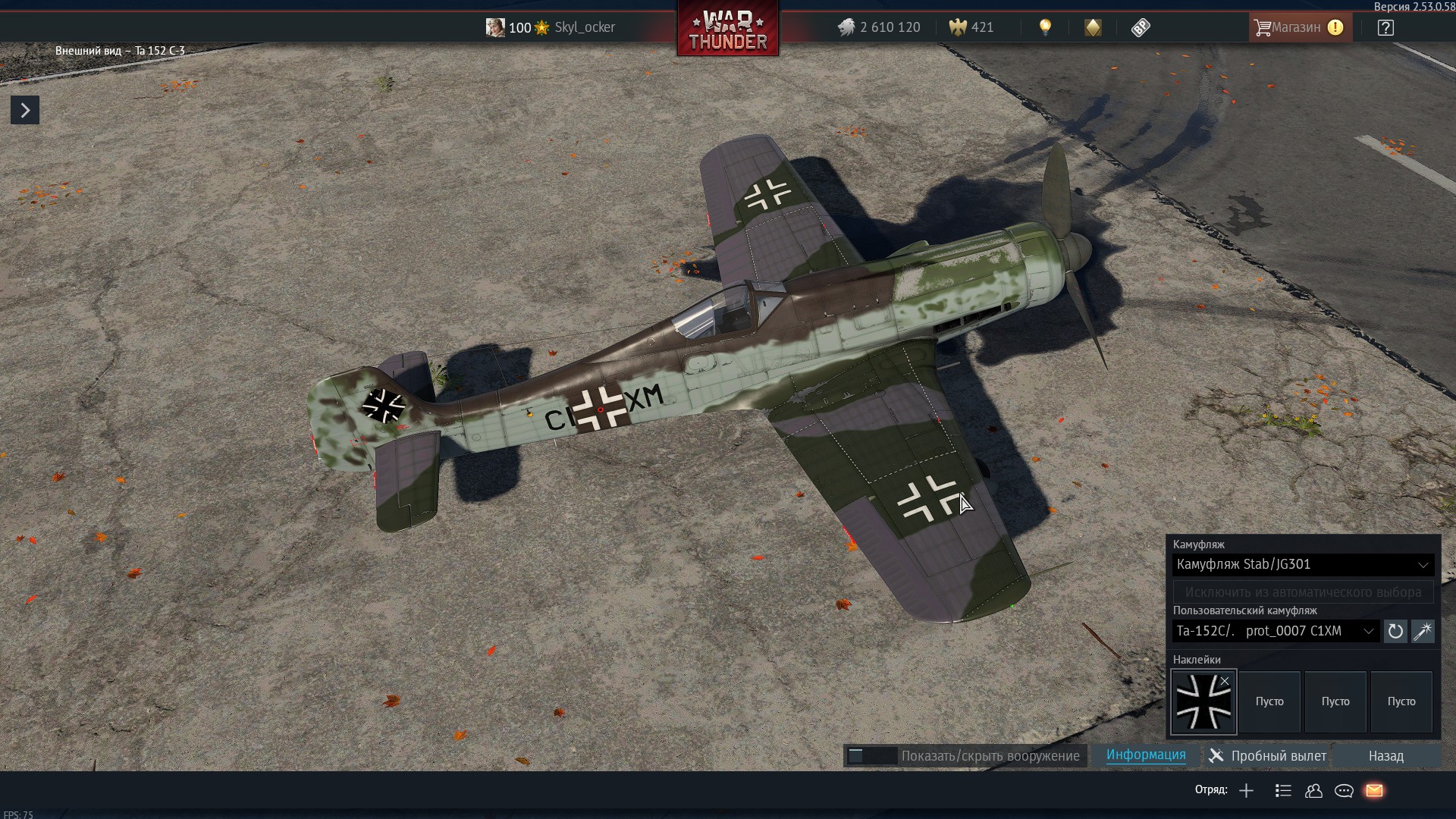This screenshot has width=1456, height=819.
Task: Click the War Thunder logo
Action: 727,30
